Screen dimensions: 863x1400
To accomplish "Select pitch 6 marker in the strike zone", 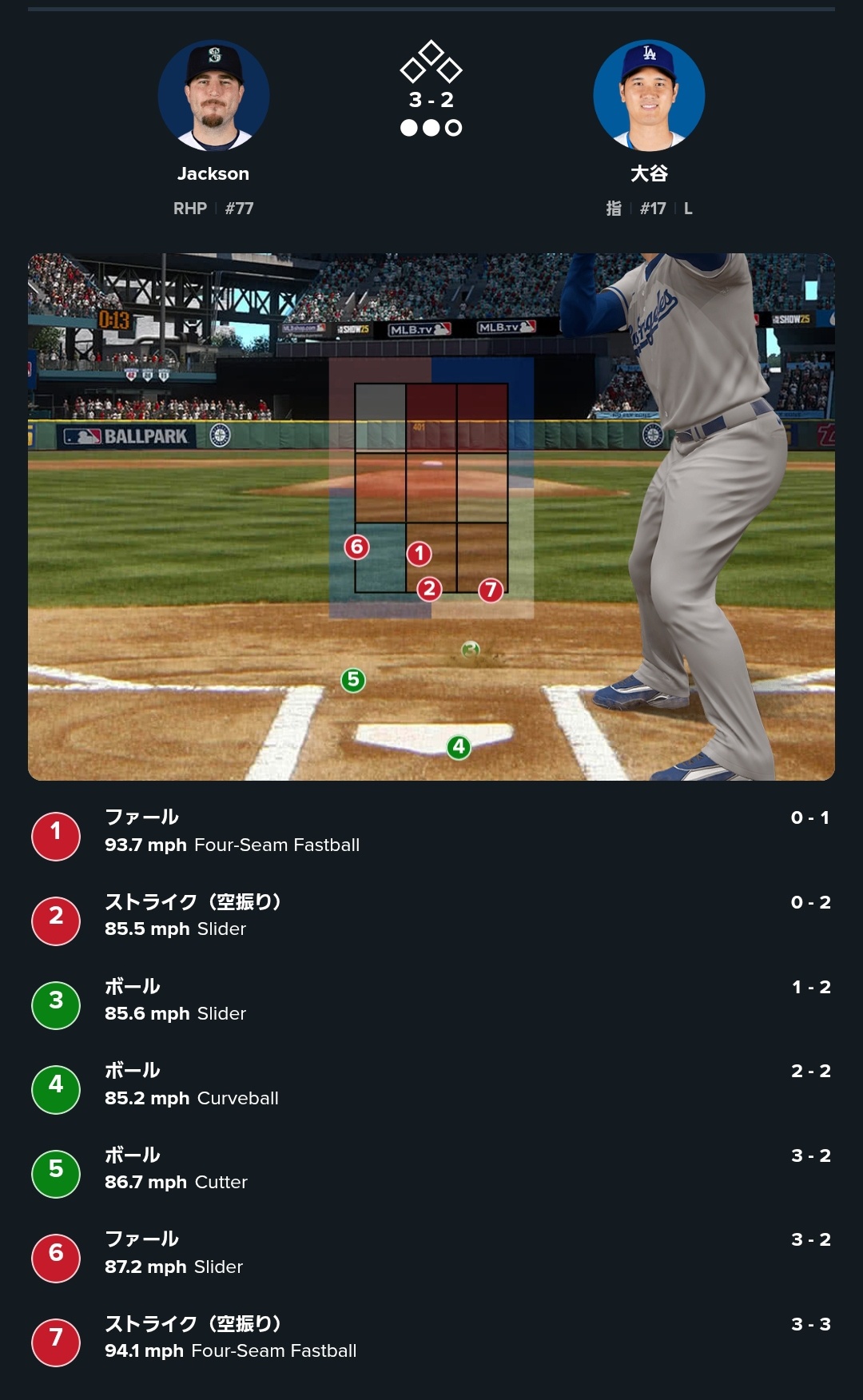I will pyautogui.click(x=356, y=547).
